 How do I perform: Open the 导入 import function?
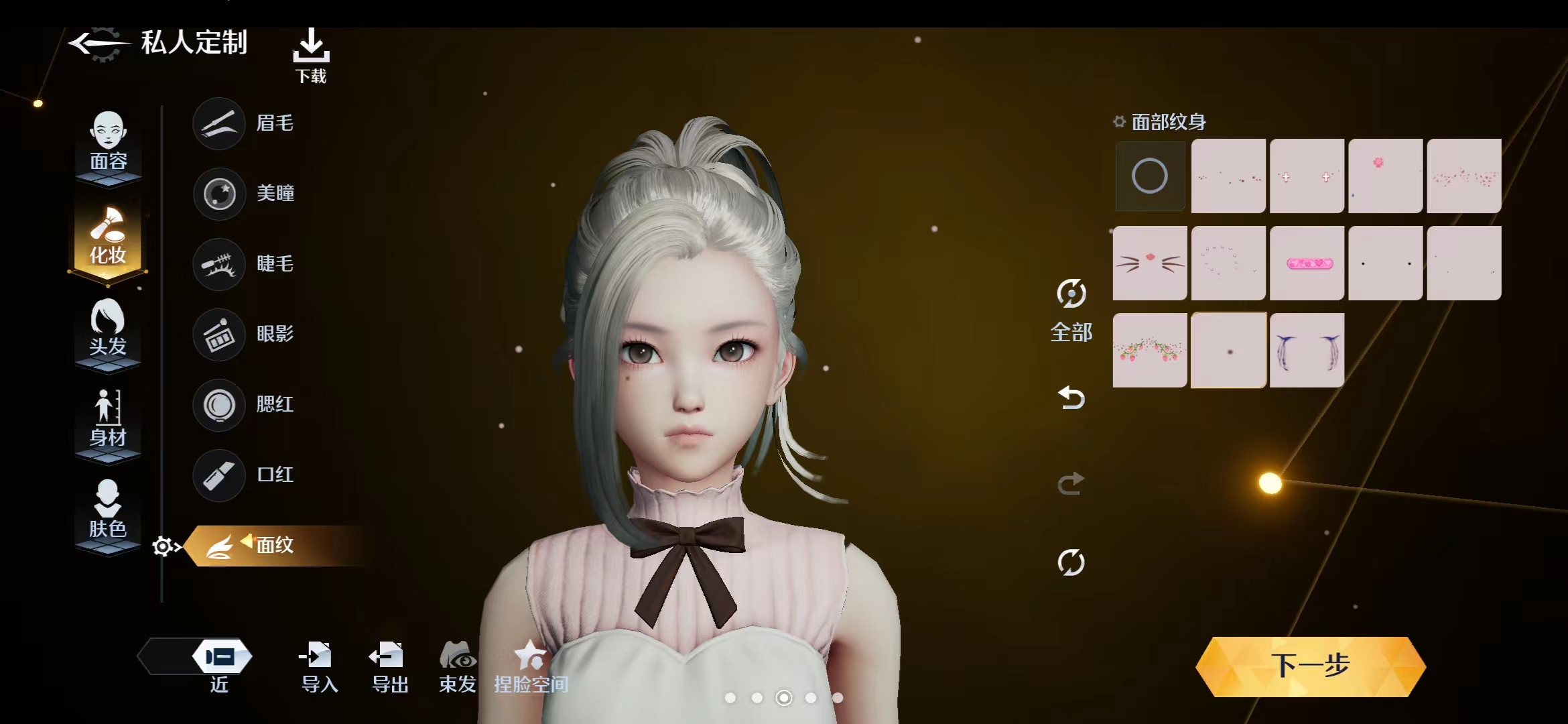pyautogui.click(x=319, y=666)
